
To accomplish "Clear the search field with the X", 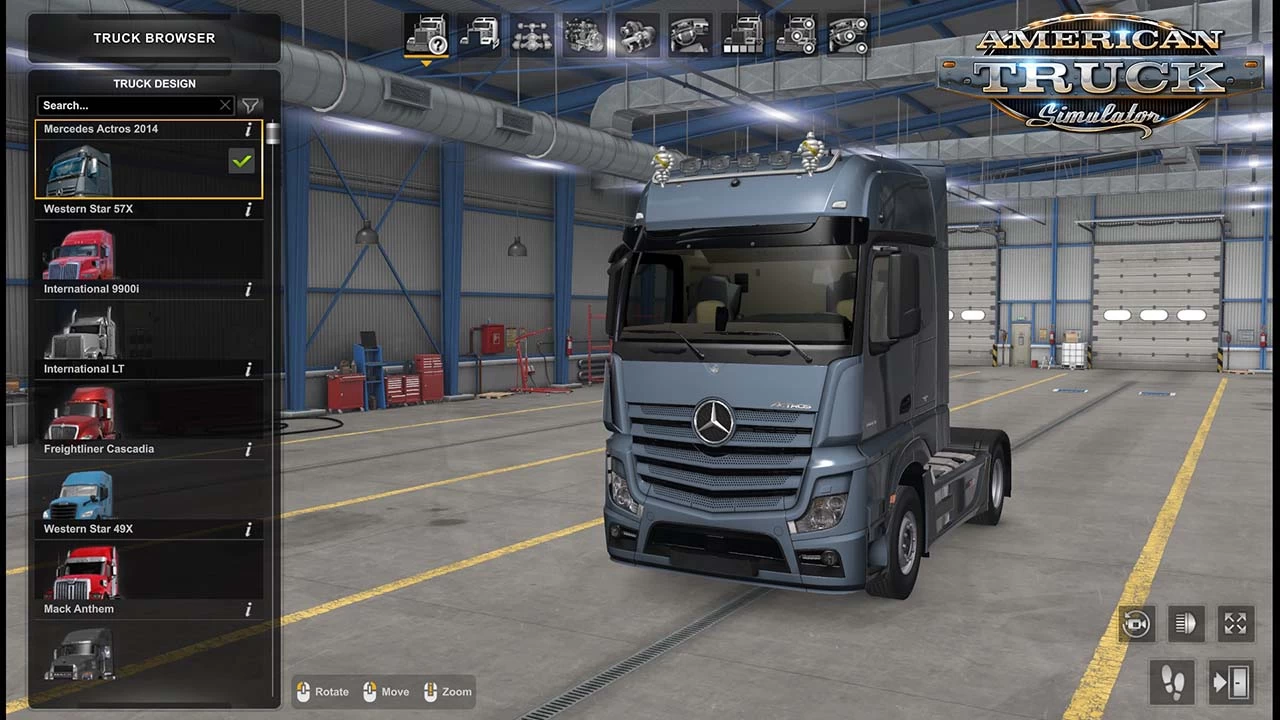I will tap(225, 105).
